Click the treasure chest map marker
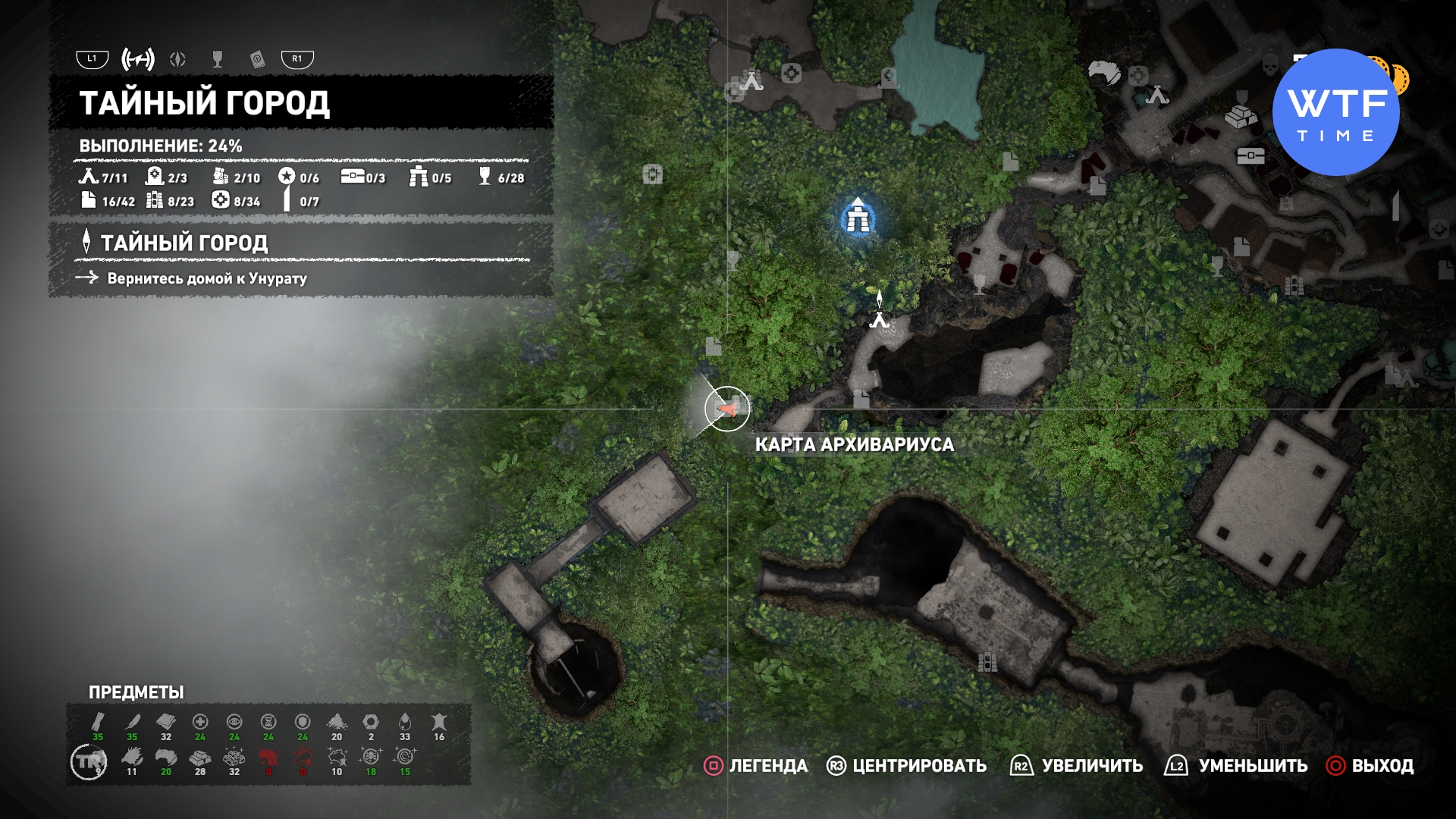 1250,155
